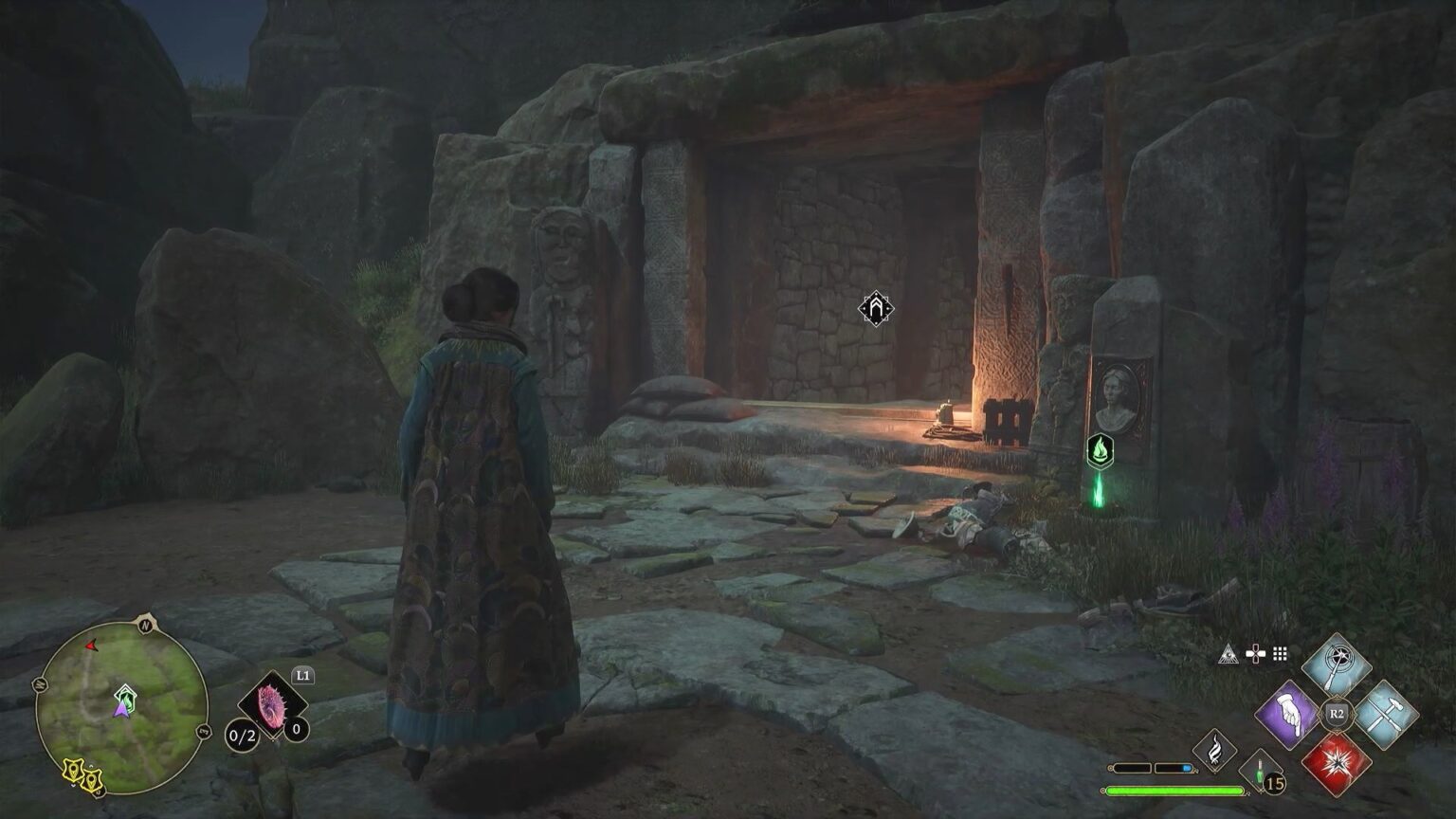Select the crossed hammers spell icon

(1388, 712)
